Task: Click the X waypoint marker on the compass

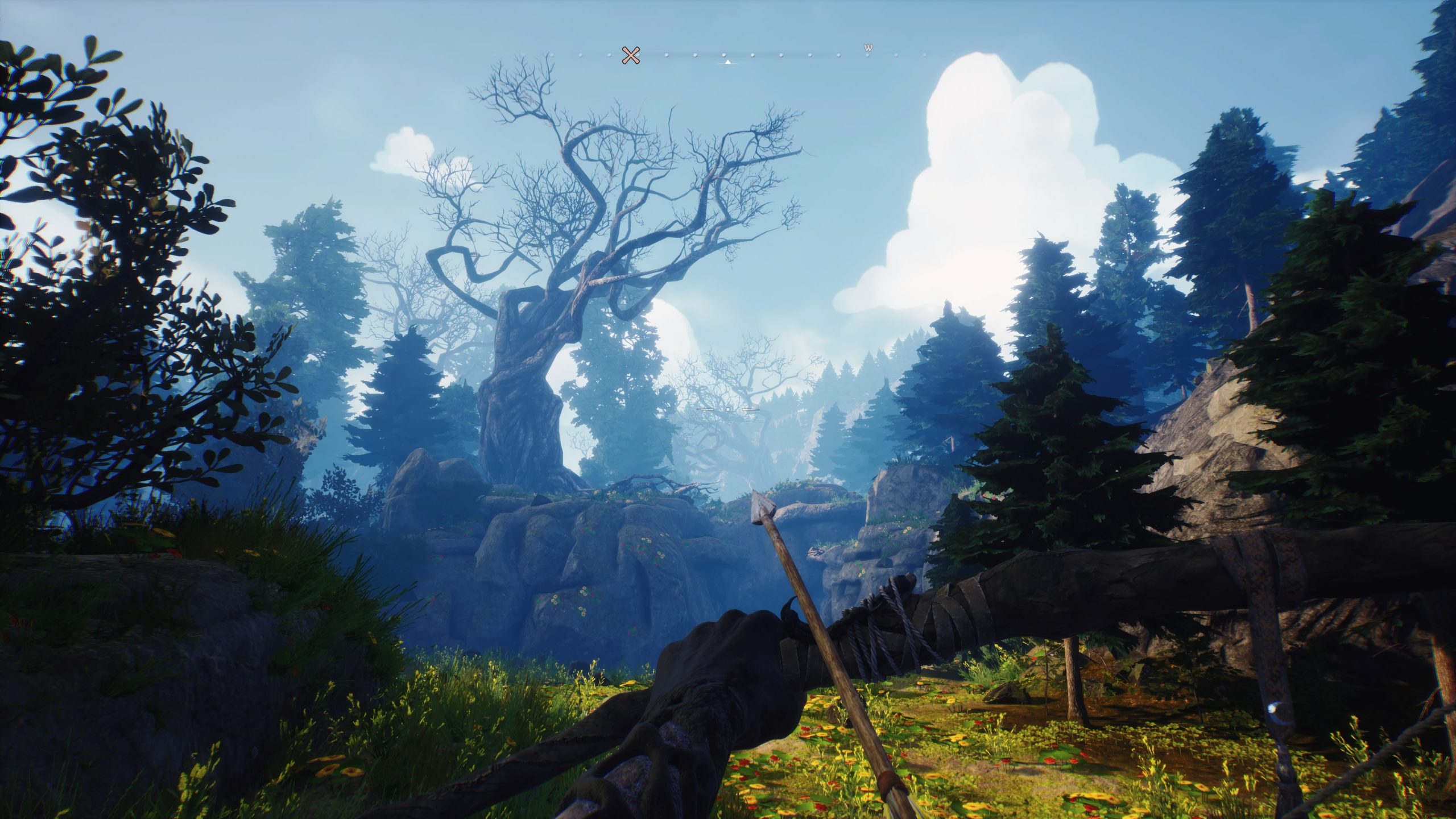Action: pyautogui.click(x=630, y=55)
